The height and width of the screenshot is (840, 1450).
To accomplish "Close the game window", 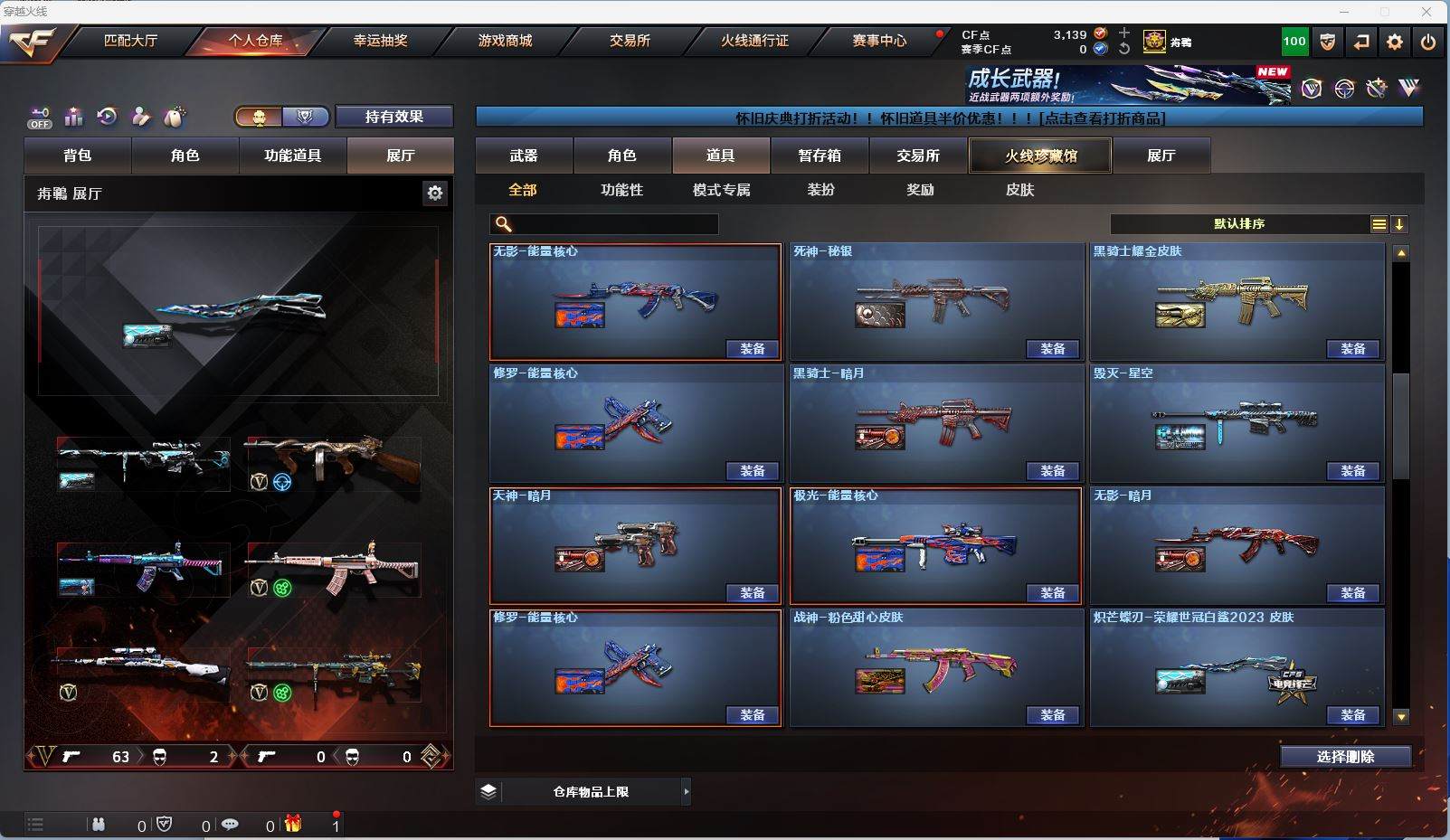I will tap(1426, 12).
